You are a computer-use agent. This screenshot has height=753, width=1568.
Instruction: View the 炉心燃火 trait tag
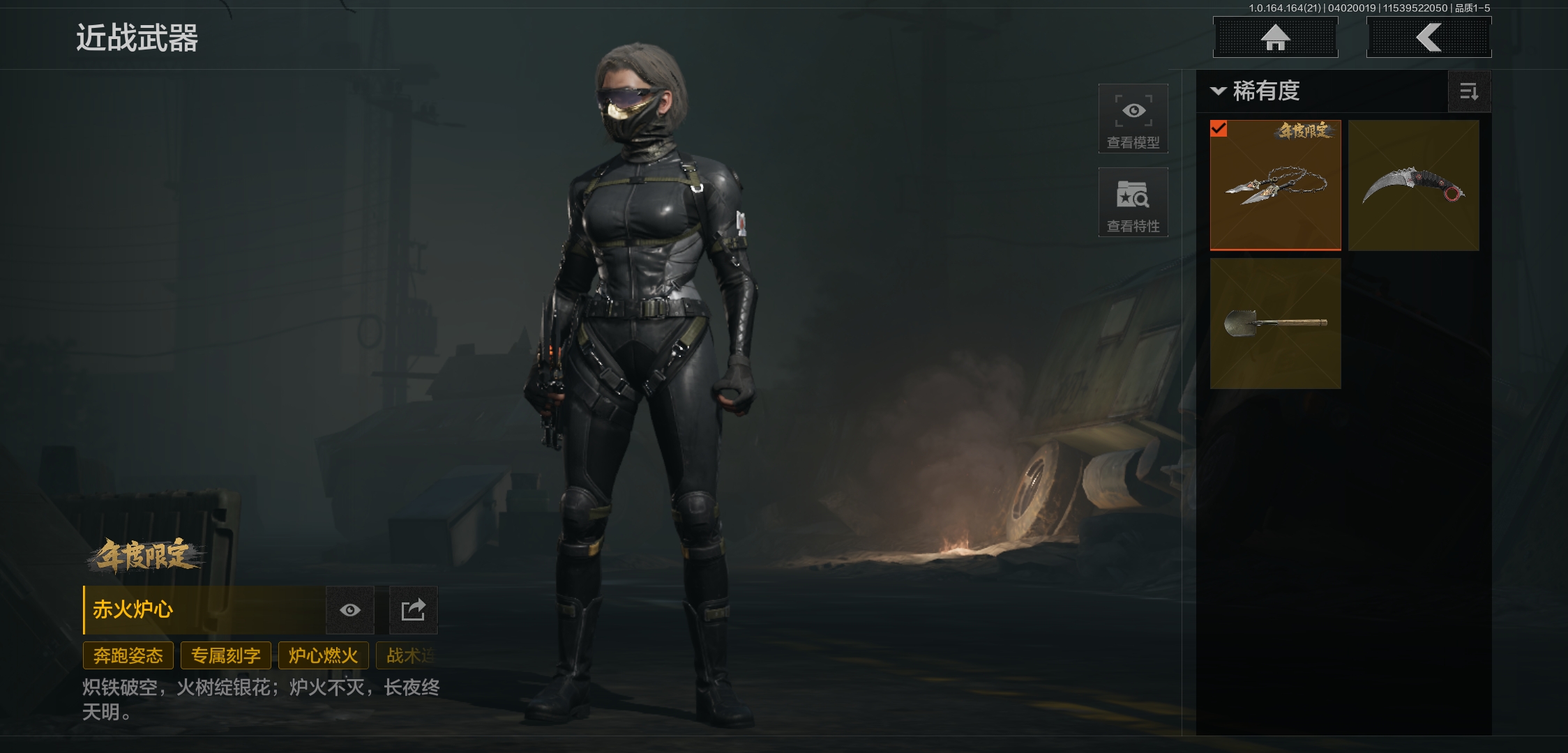point(323,655)
